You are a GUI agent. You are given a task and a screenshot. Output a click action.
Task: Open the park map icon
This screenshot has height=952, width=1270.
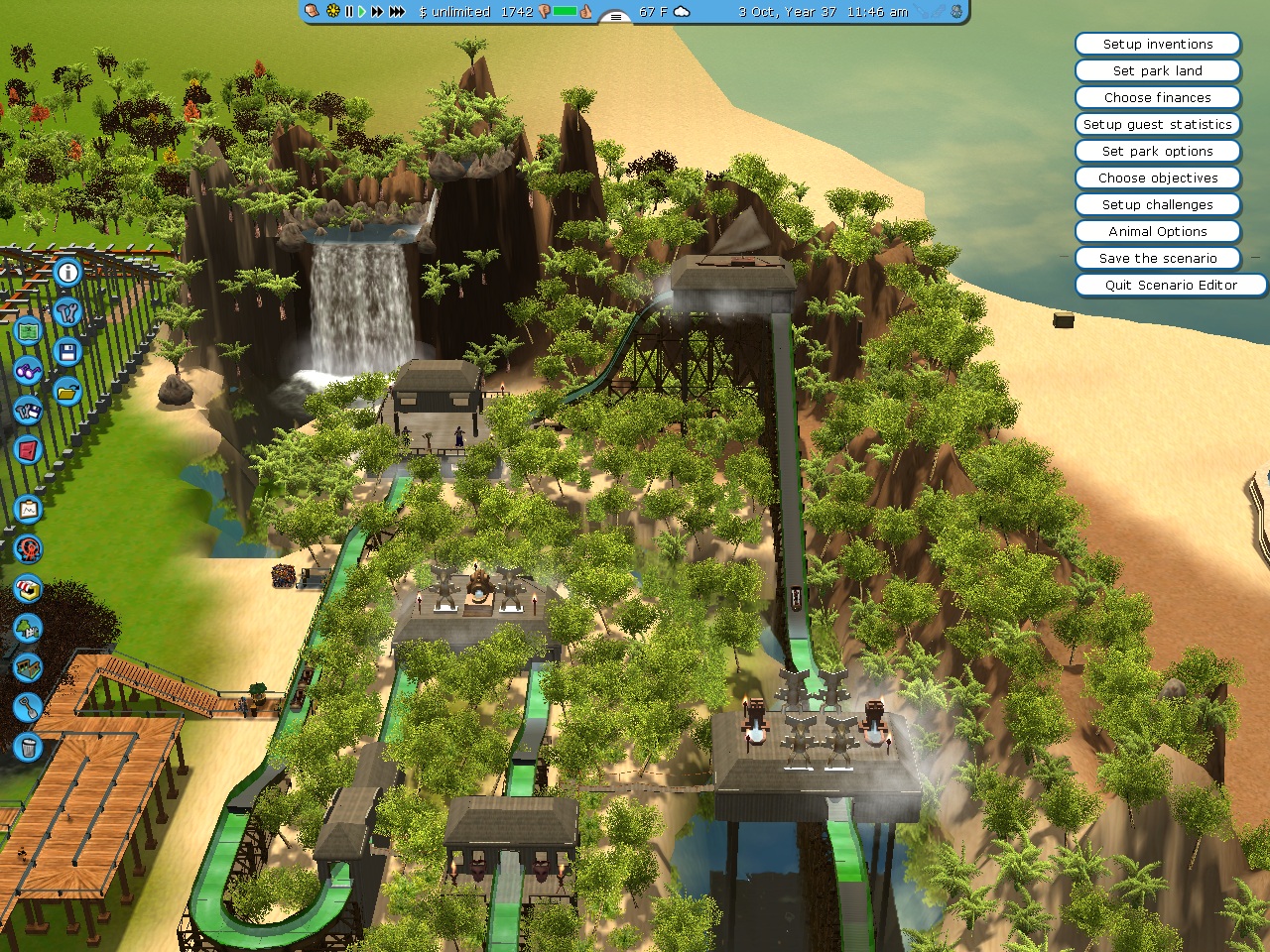(28, 329)
